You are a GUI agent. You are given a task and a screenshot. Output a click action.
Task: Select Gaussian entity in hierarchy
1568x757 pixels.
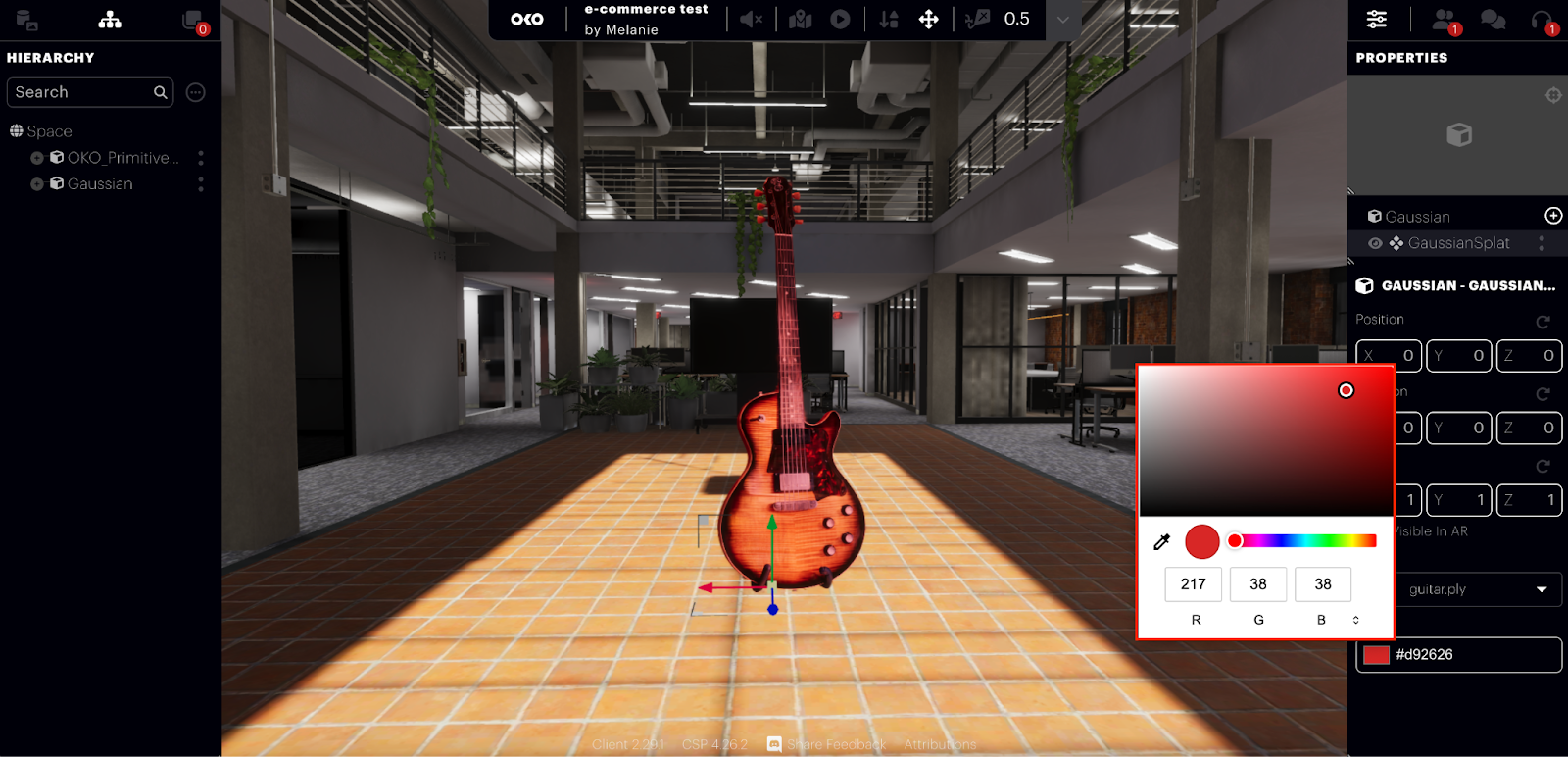(99, 184)
